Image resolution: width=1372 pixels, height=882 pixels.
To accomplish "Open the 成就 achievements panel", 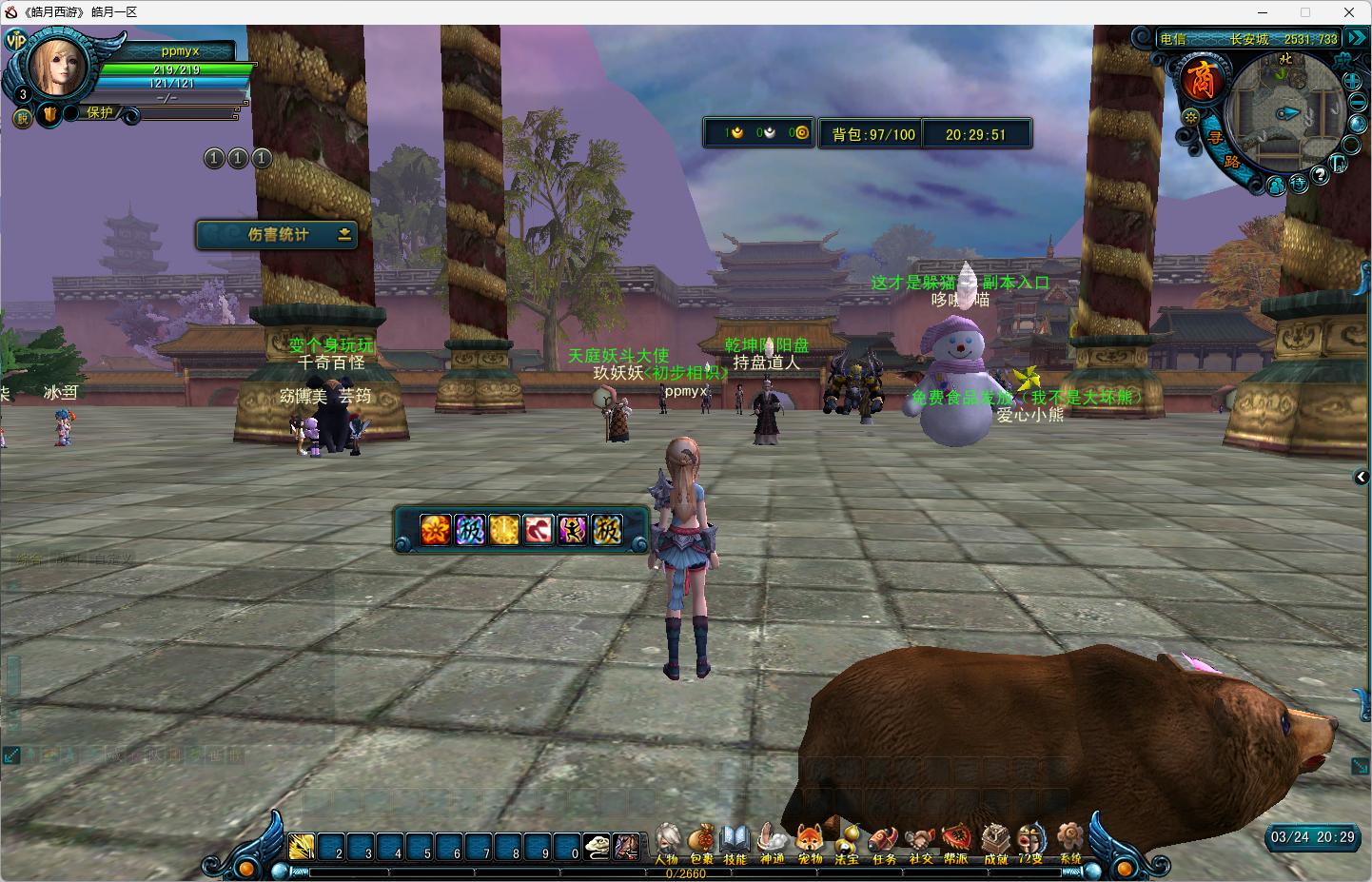I will point(995,841).
